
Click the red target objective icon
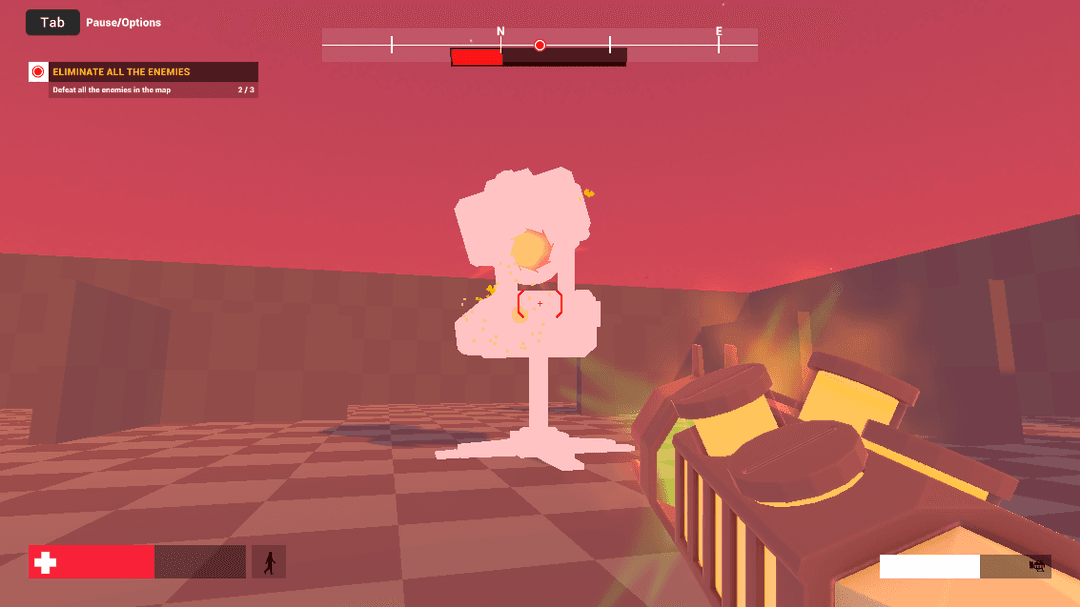click(x=38, y=72)
